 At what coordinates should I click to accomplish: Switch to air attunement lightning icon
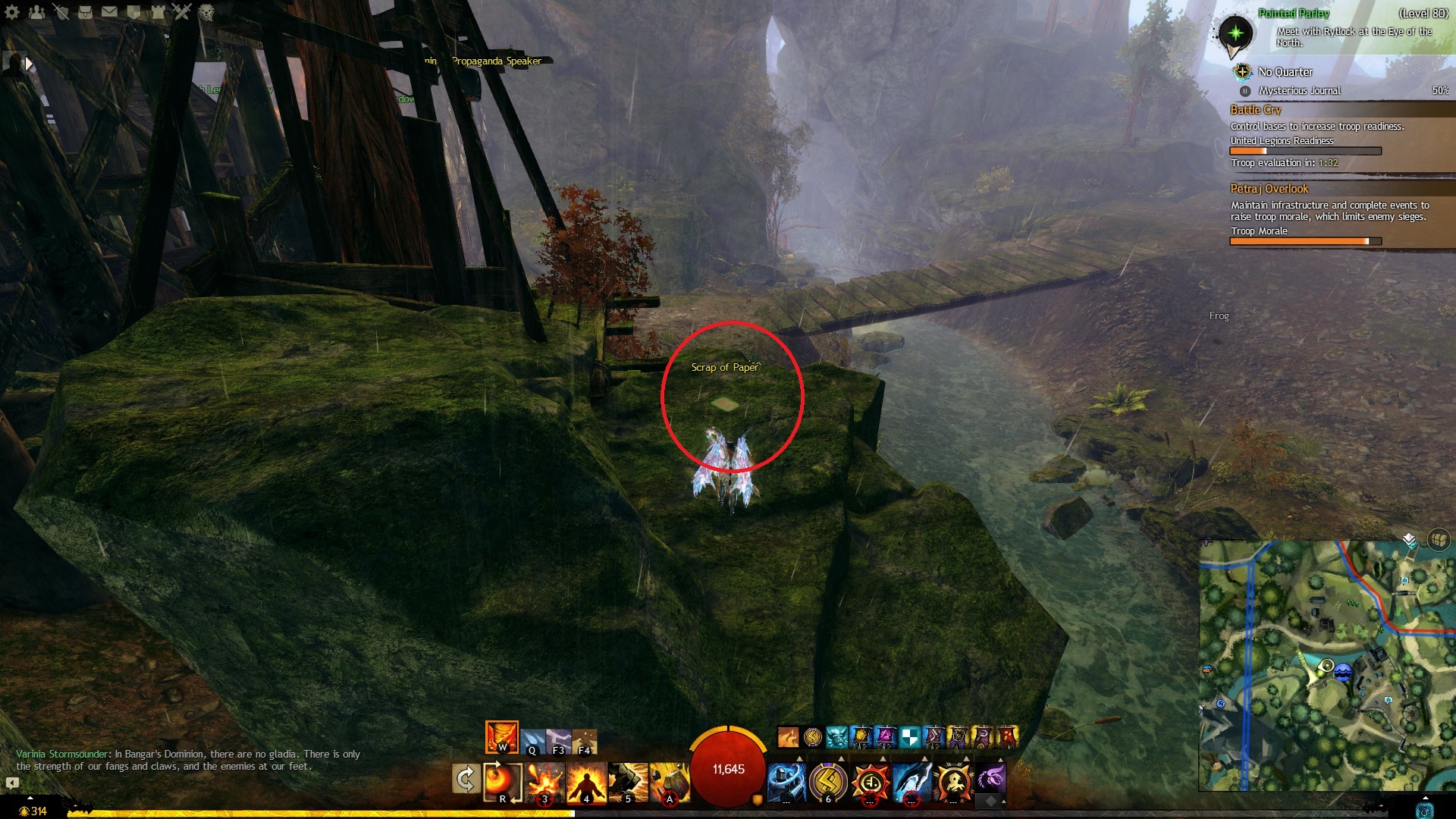[x=559, y=739]
